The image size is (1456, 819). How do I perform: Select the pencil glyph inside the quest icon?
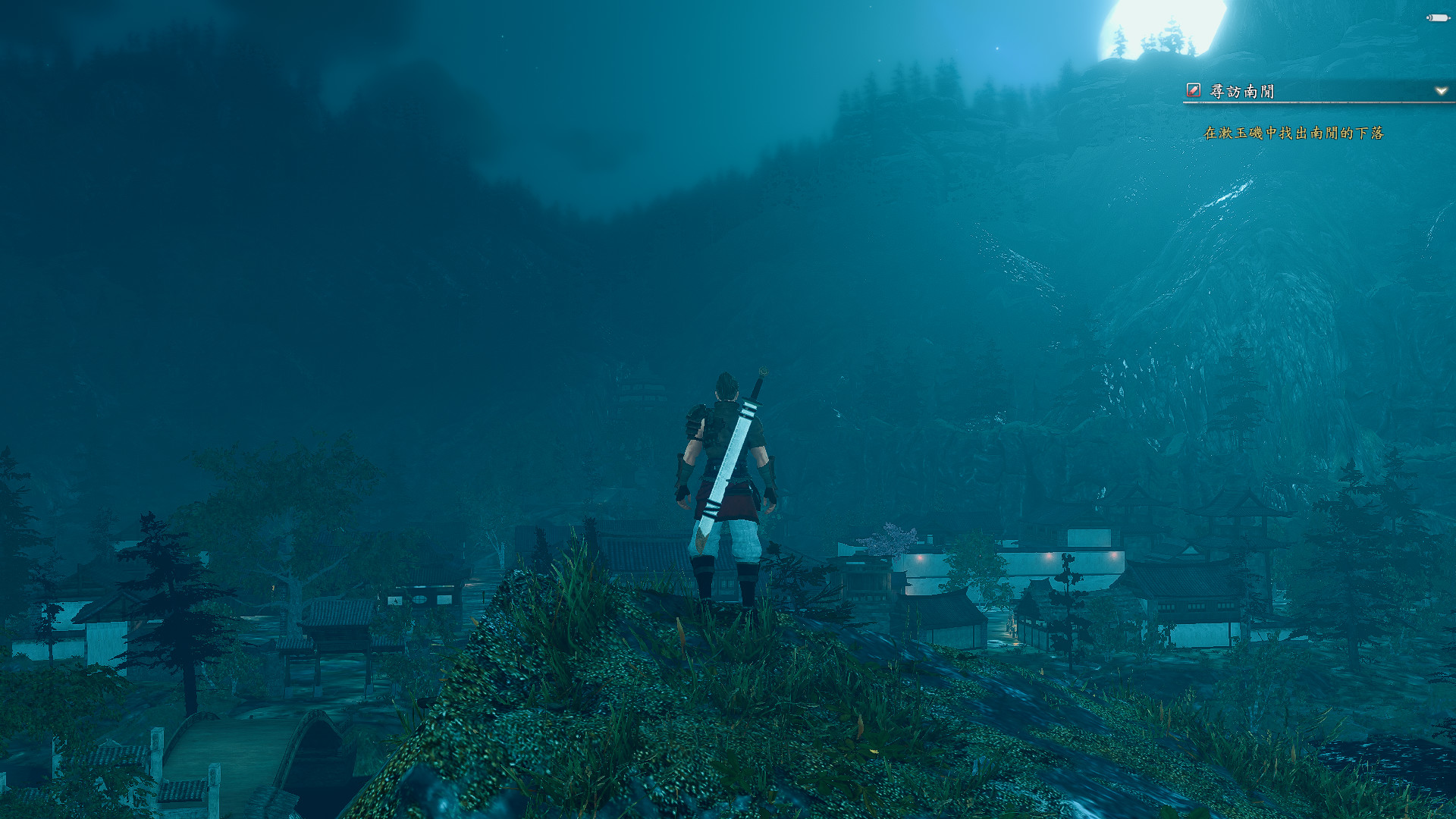coord(1193,89)
